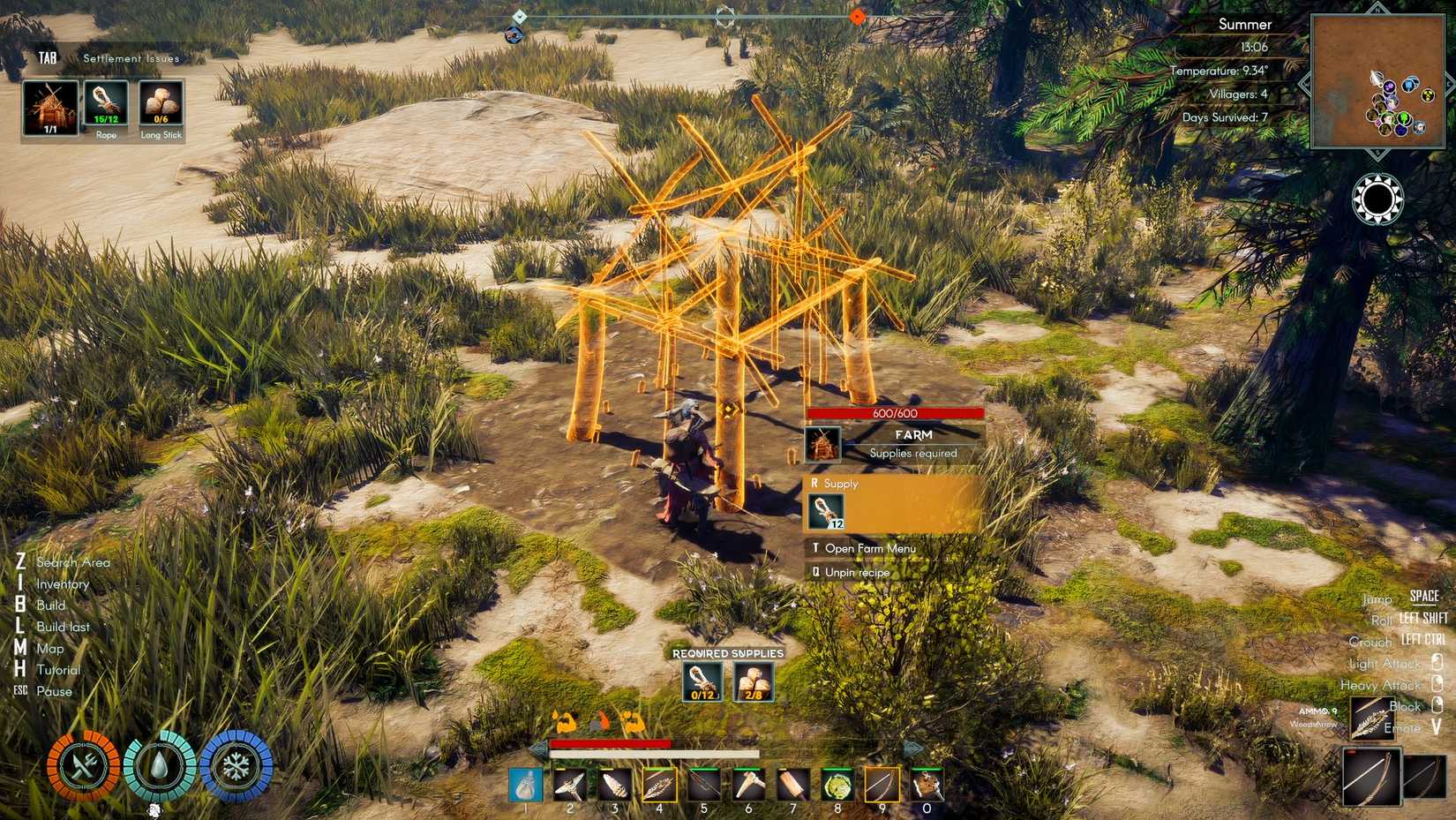Select the bow in hotbar slot 9

(x=882, y=784)
